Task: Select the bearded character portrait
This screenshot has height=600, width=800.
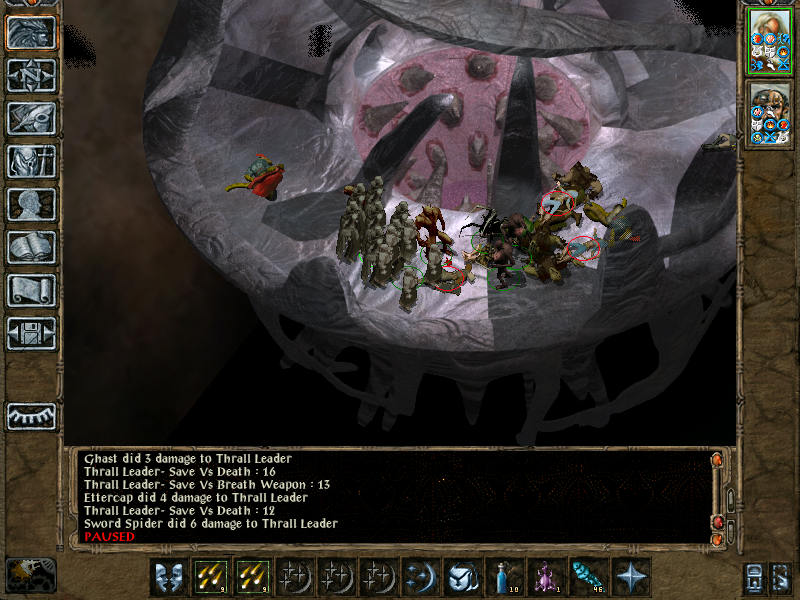Action: tap(770, 113)
